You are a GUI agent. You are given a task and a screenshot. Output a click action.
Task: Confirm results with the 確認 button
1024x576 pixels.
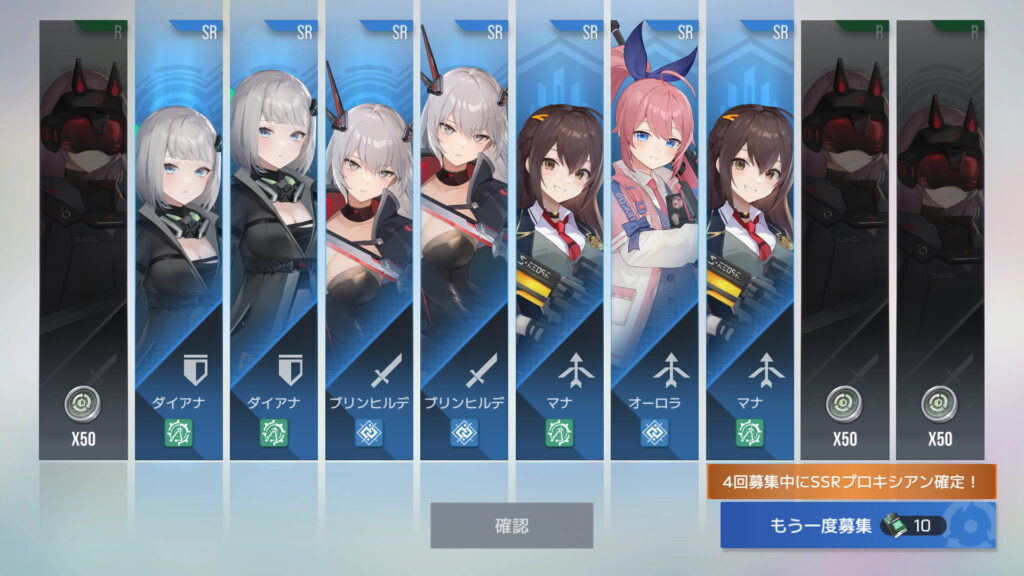511,525
